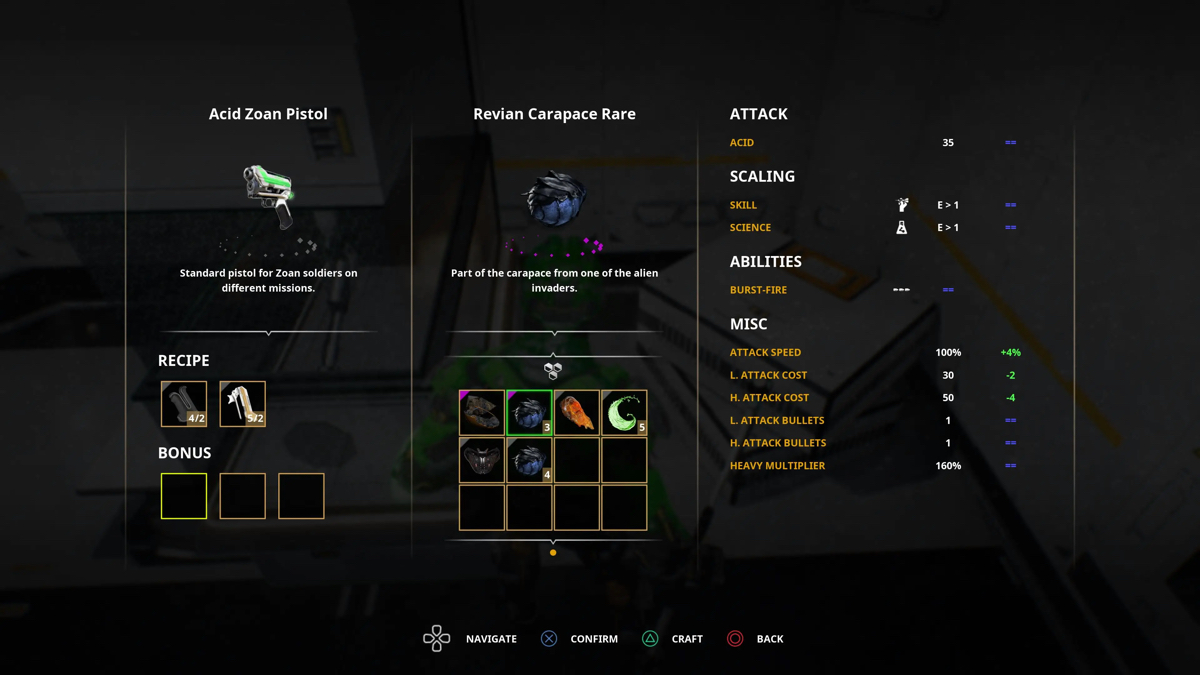
Task: Select the yellow-highlighted bonus slot
Action: click(184, 496)
